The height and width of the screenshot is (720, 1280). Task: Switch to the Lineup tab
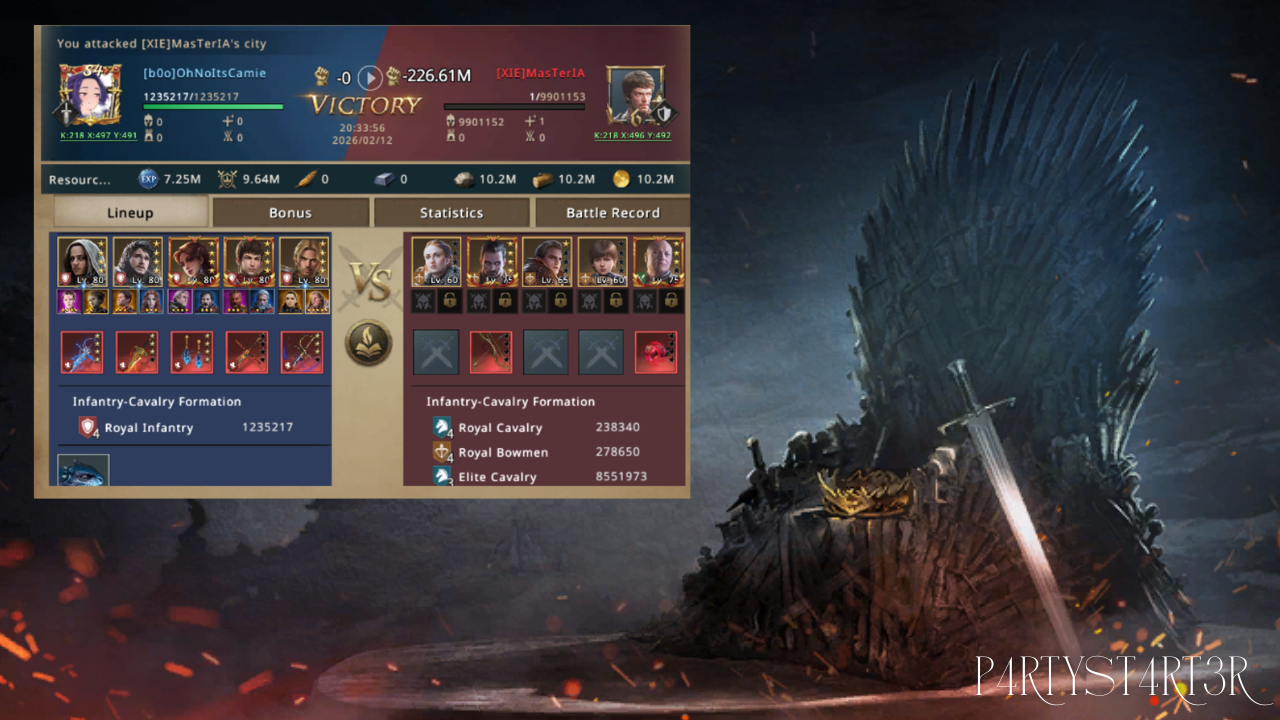pyautogui.click(x=130, y=212)
